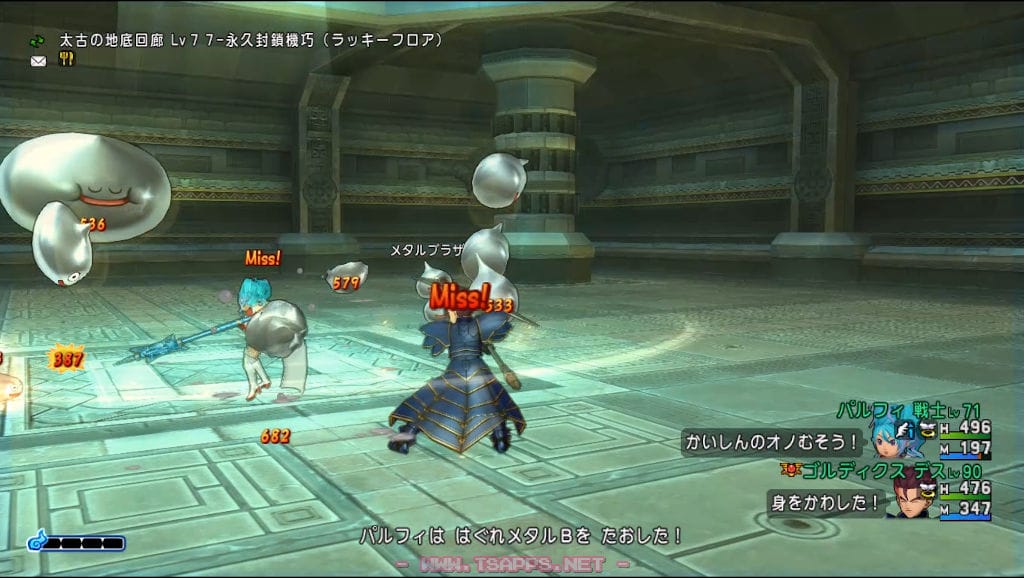Viewport: 1024px width, 578px height.
Task: Open the white mail envelope icon
Action: click(x=38, y=60)
